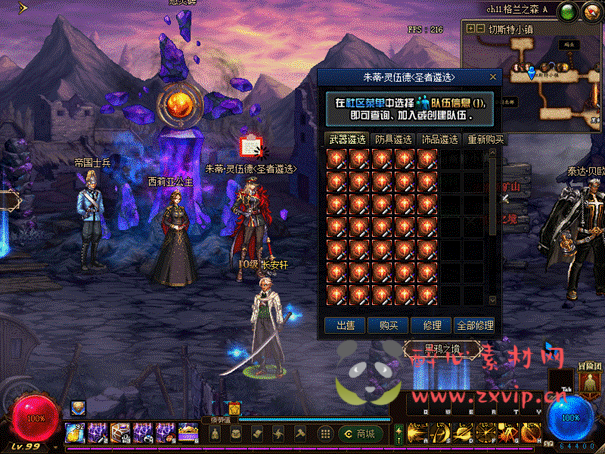This screenshot has height=454, width=605.
Task: Select the 饰品遴选 tab
Action: coord(437,139)
